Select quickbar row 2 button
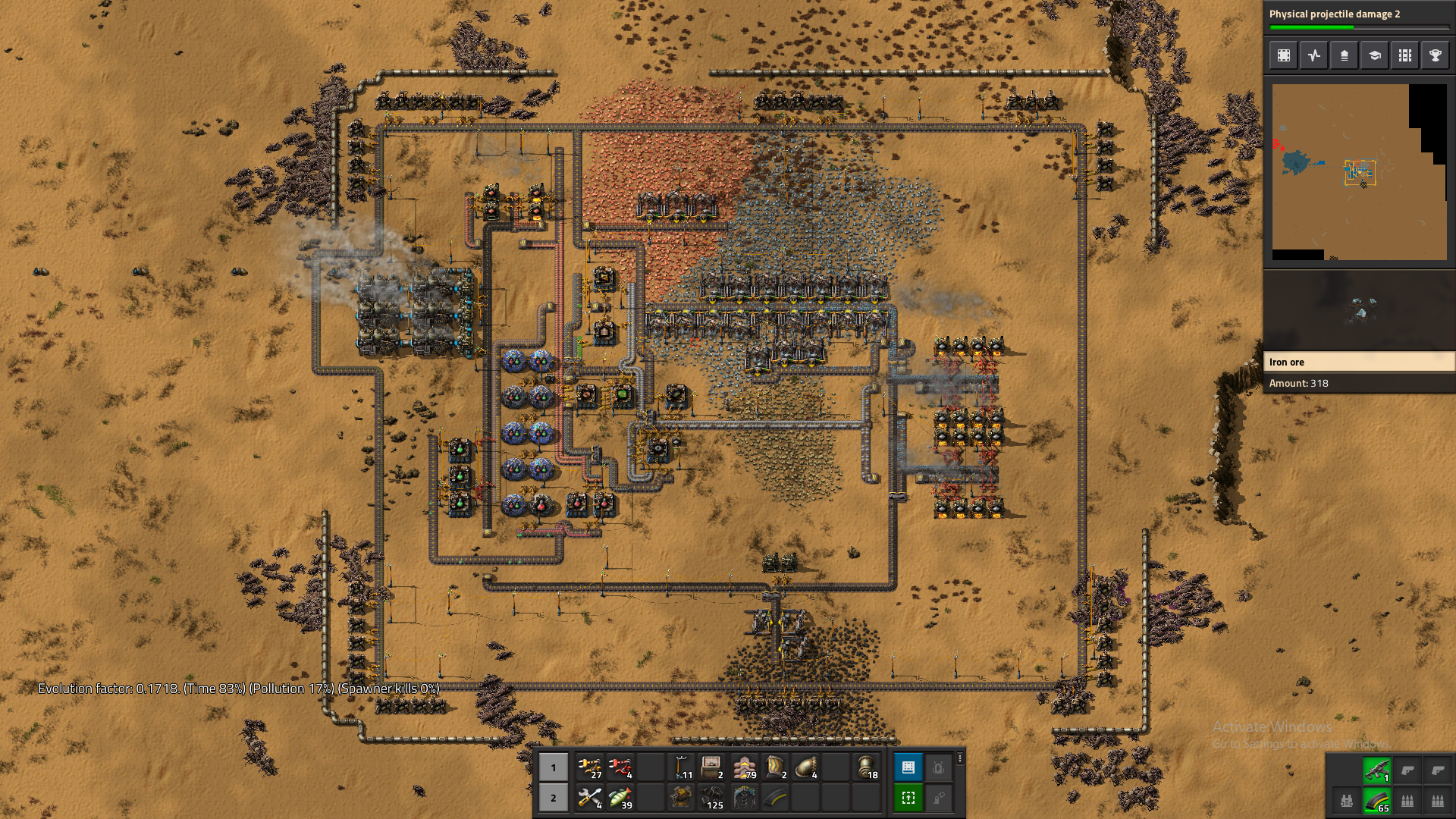This screenshot has height=819, width=1456. pyautogui.click(x=554, y=798)
